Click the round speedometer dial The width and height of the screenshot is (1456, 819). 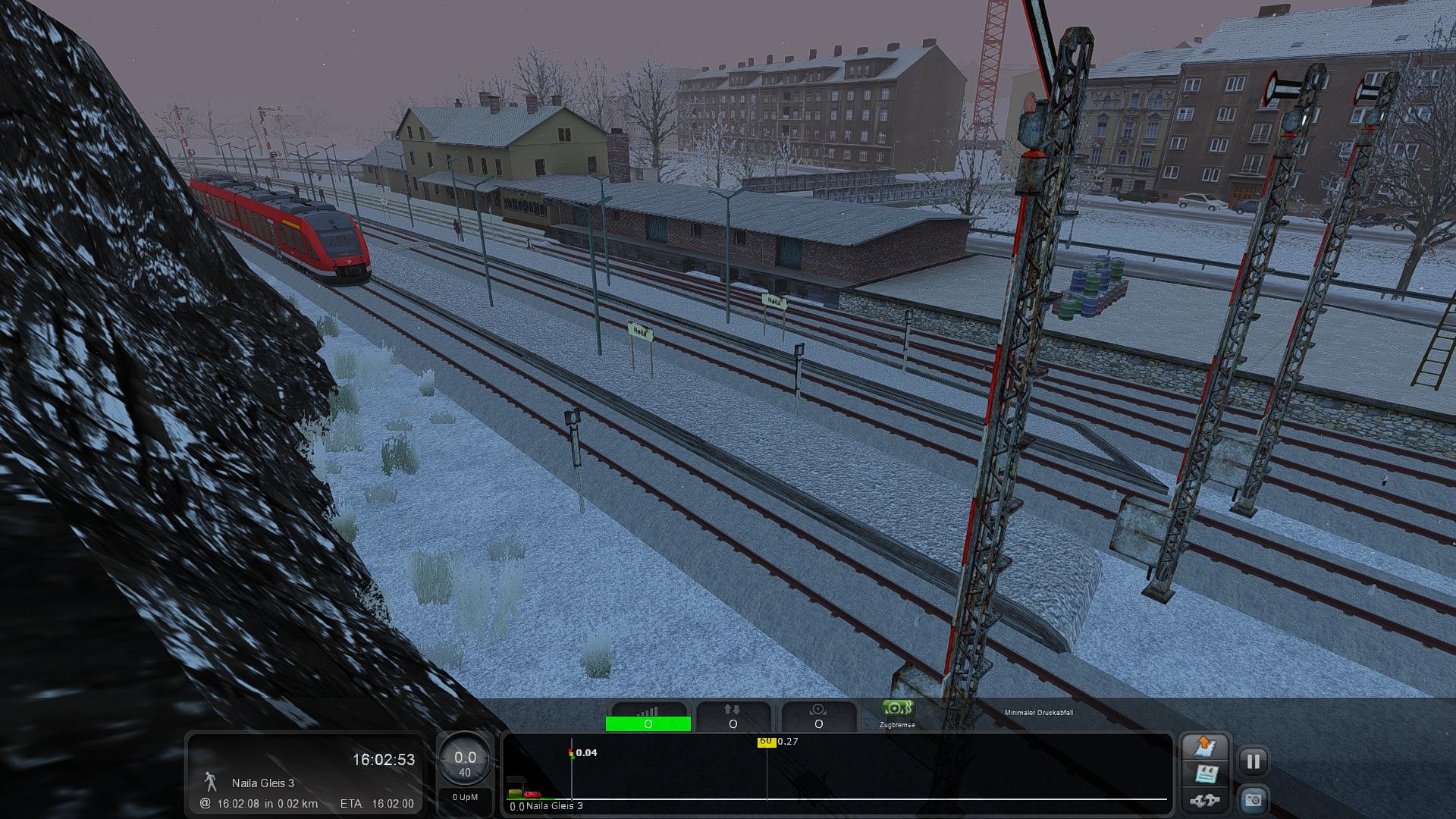pyautogui.click(x=465, y=761)
